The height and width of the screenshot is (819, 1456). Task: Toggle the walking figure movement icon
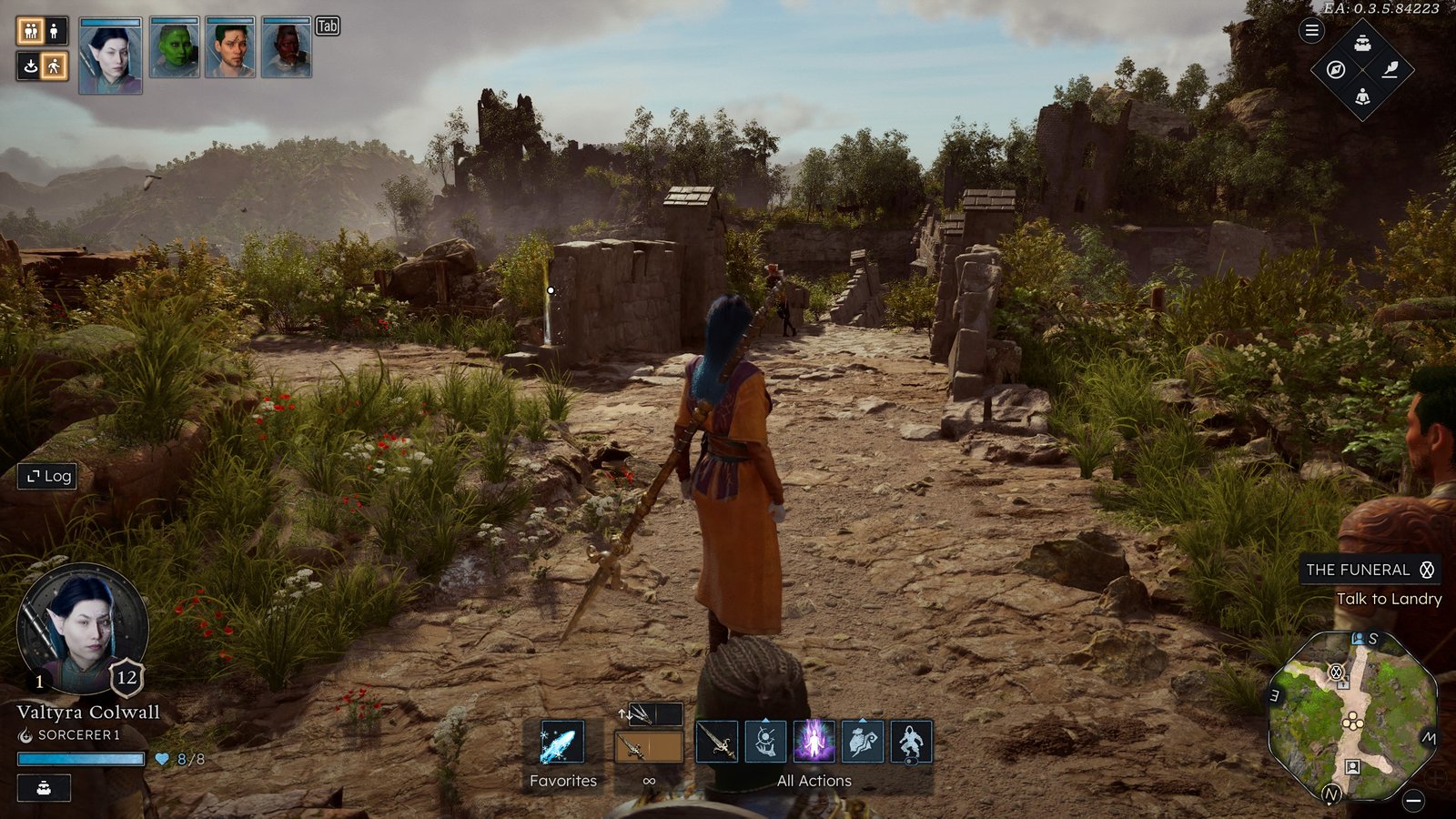tap(55, 66)
